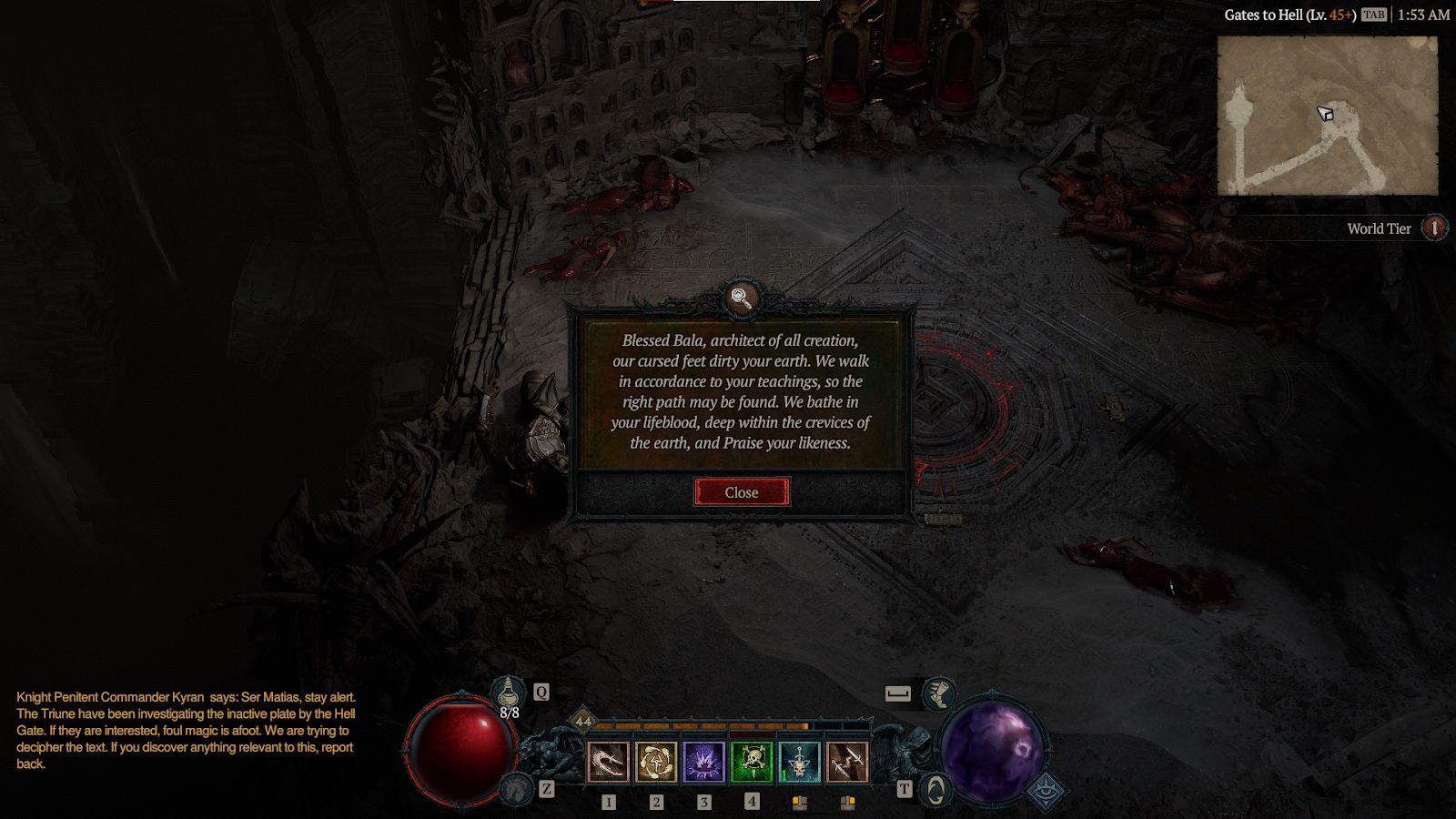Use the green skull poison skill
The image size is (1456, 819).
pos(752,762)
